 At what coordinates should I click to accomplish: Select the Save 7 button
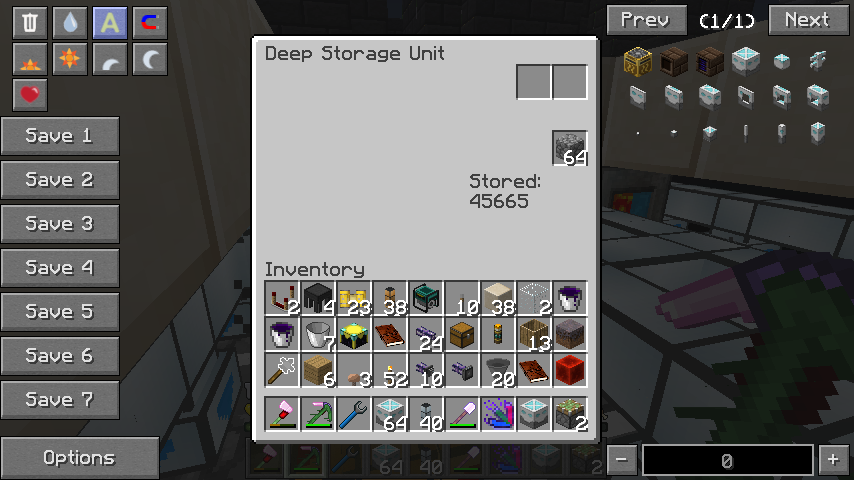pyautogui.click(x=60, y=400)
